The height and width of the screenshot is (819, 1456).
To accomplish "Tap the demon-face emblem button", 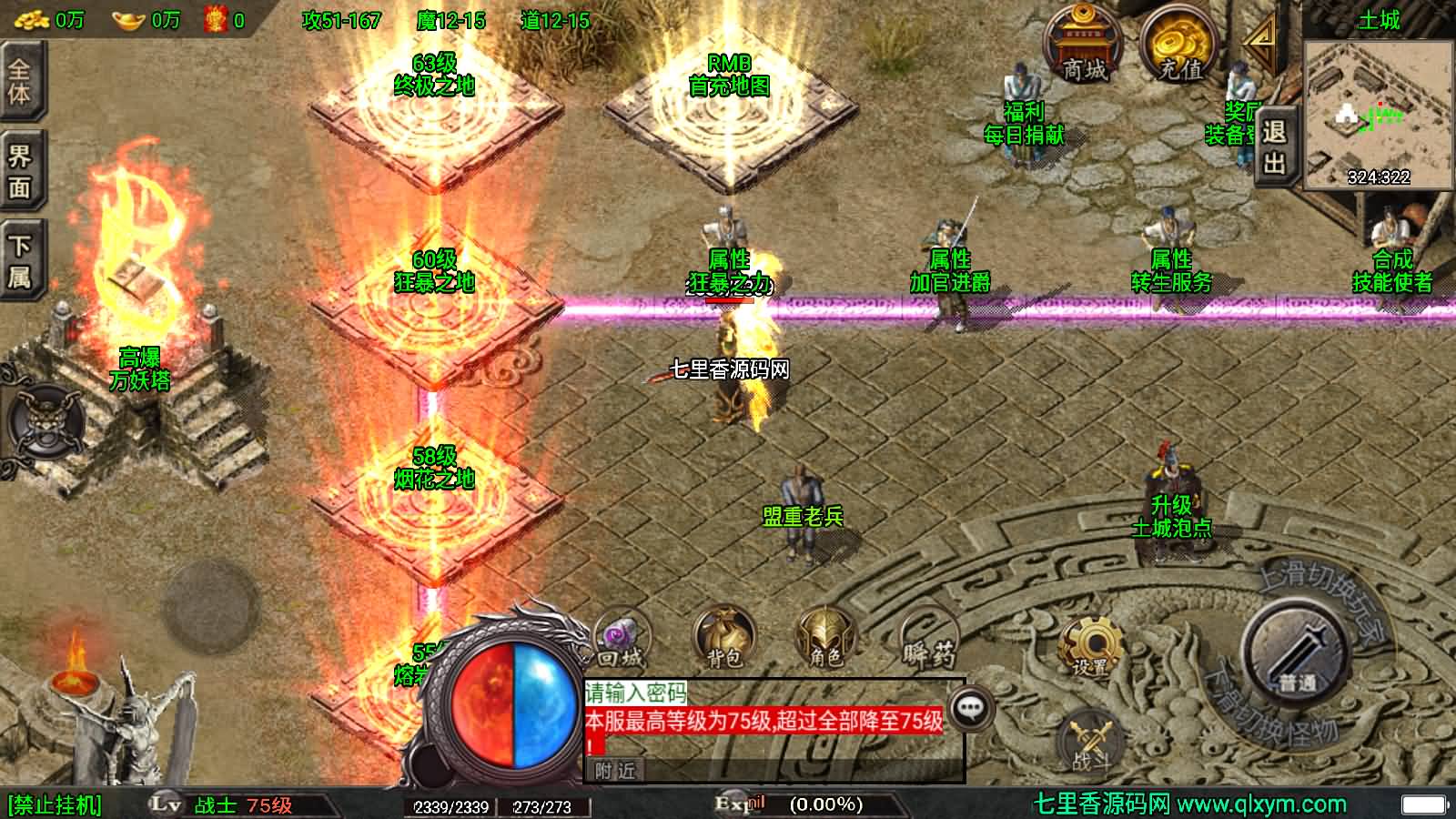I will pyautogui.click(x=44, y=425).
